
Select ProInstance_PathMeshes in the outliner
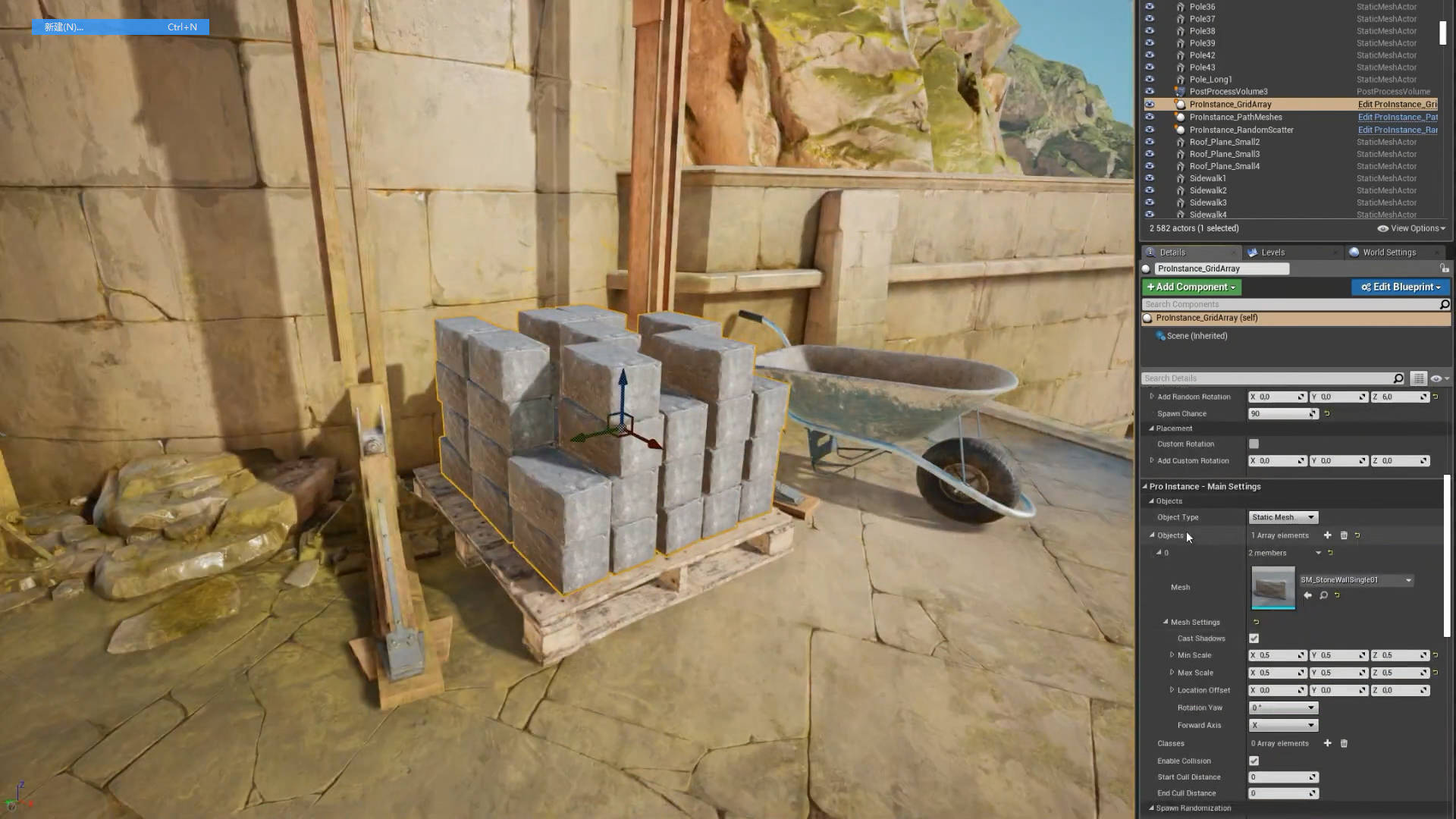pyautogui.click(x=1235, y=118)
